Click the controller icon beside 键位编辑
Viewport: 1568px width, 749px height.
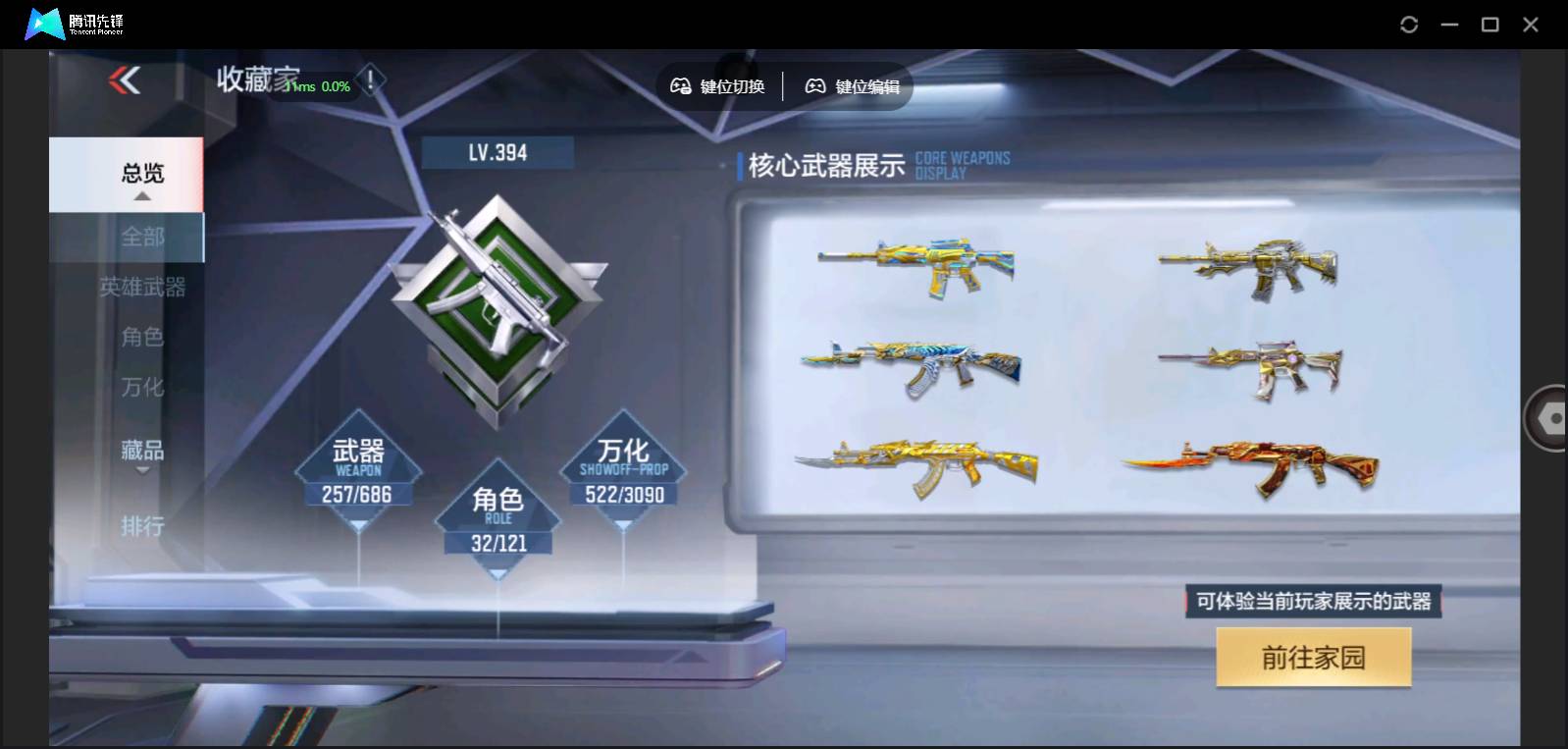tap(813, 86)
